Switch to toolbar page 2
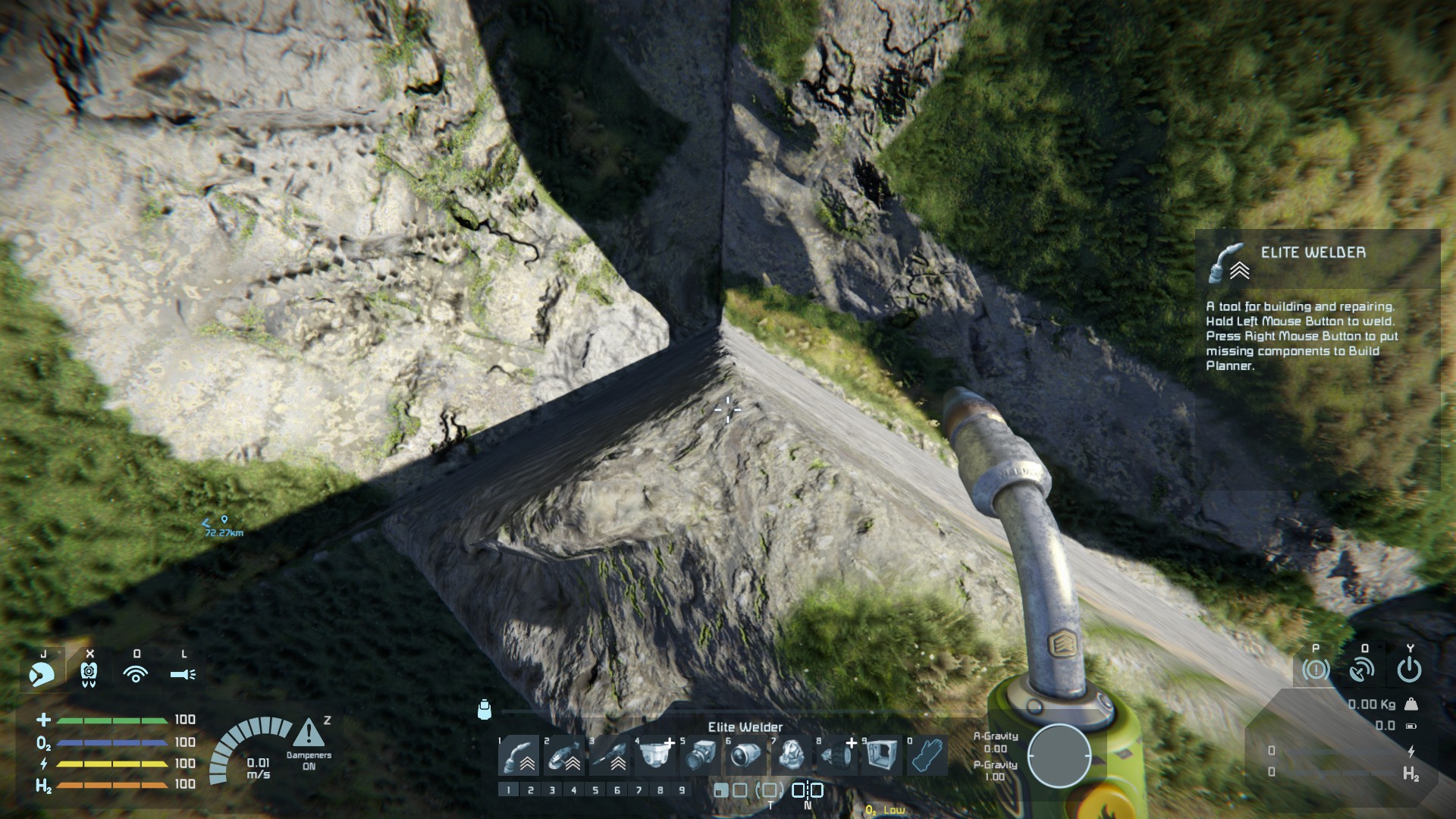Image resolution: width=1456 pixels, height=819 pixels. [530, 790]
